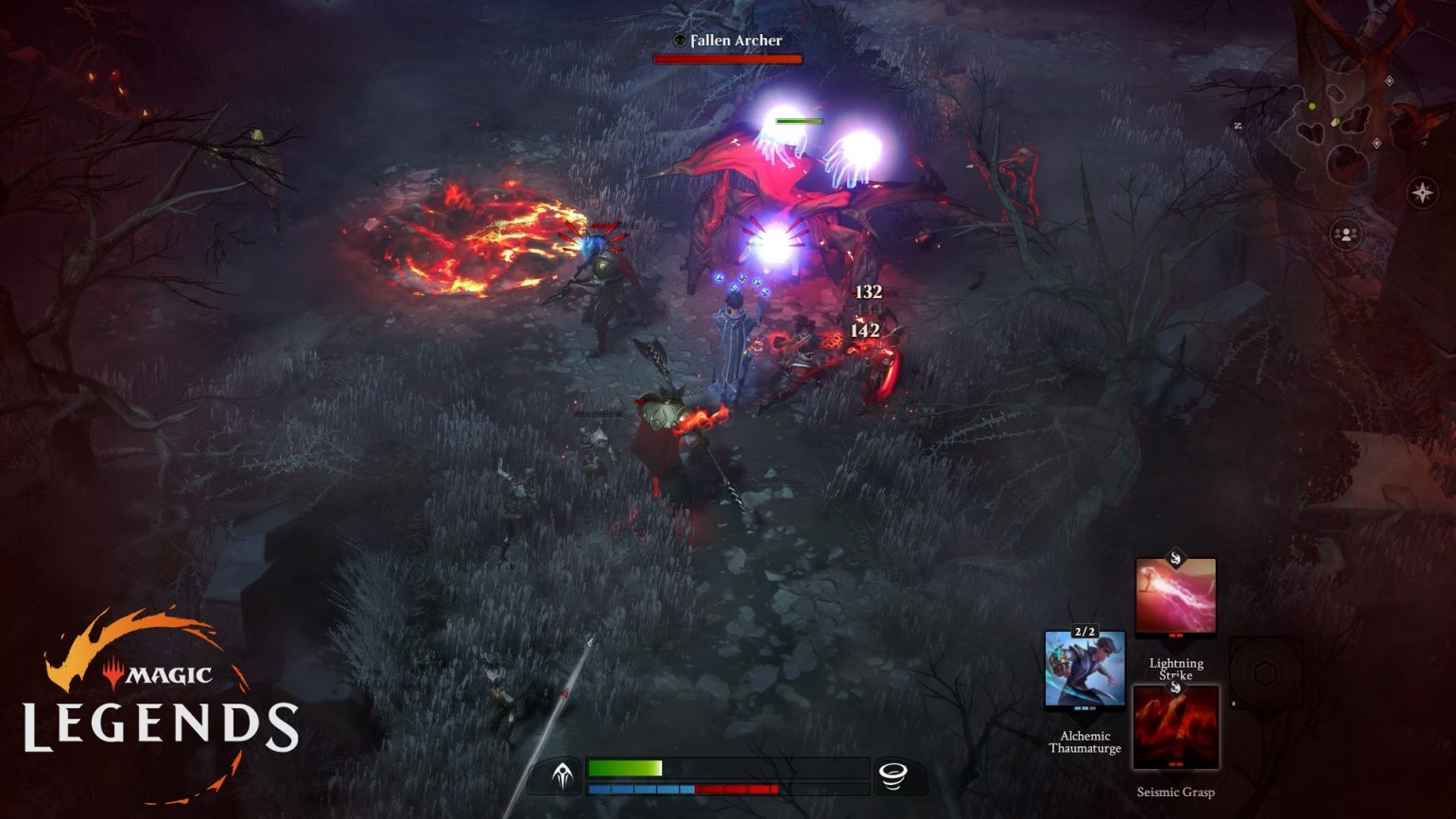Select the Lightning Strike spell card
1456x819 pixels.
coord(1176,596)
